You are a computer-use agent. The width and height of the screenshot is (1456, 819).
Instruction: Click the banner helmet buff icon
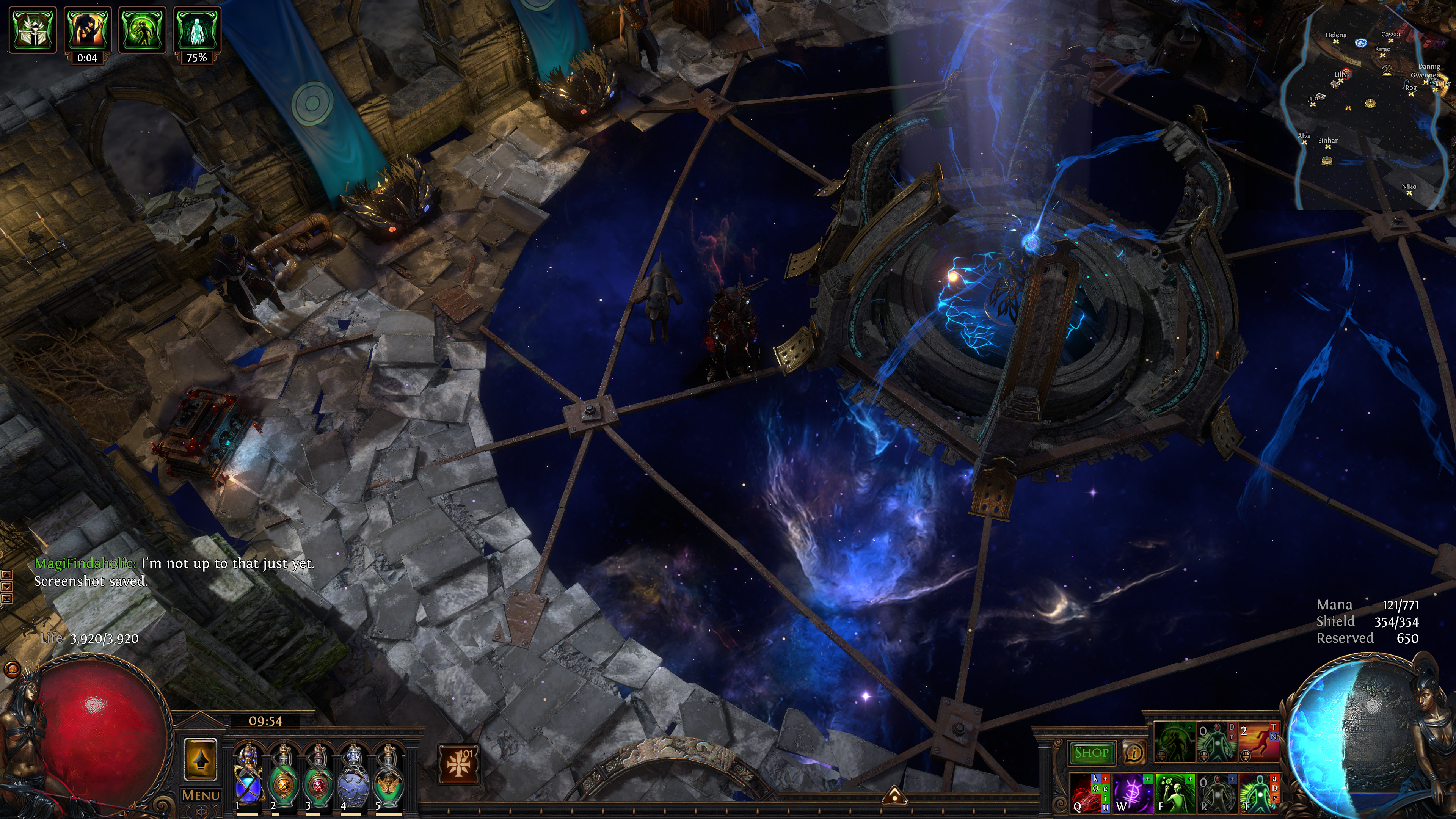pyautogui.click(x=33, y=30)
